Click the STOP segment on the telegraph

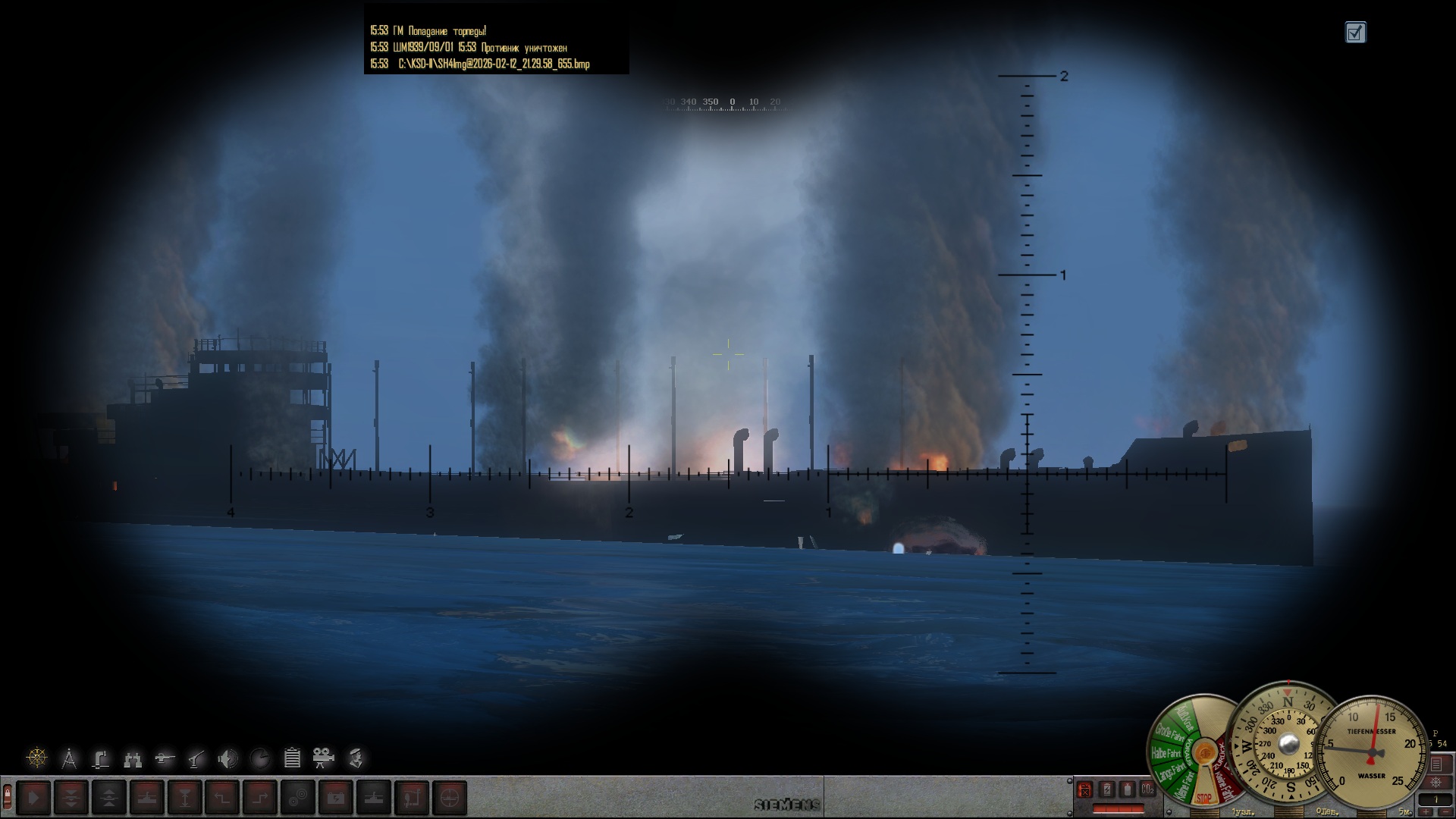coord(1203,798)
